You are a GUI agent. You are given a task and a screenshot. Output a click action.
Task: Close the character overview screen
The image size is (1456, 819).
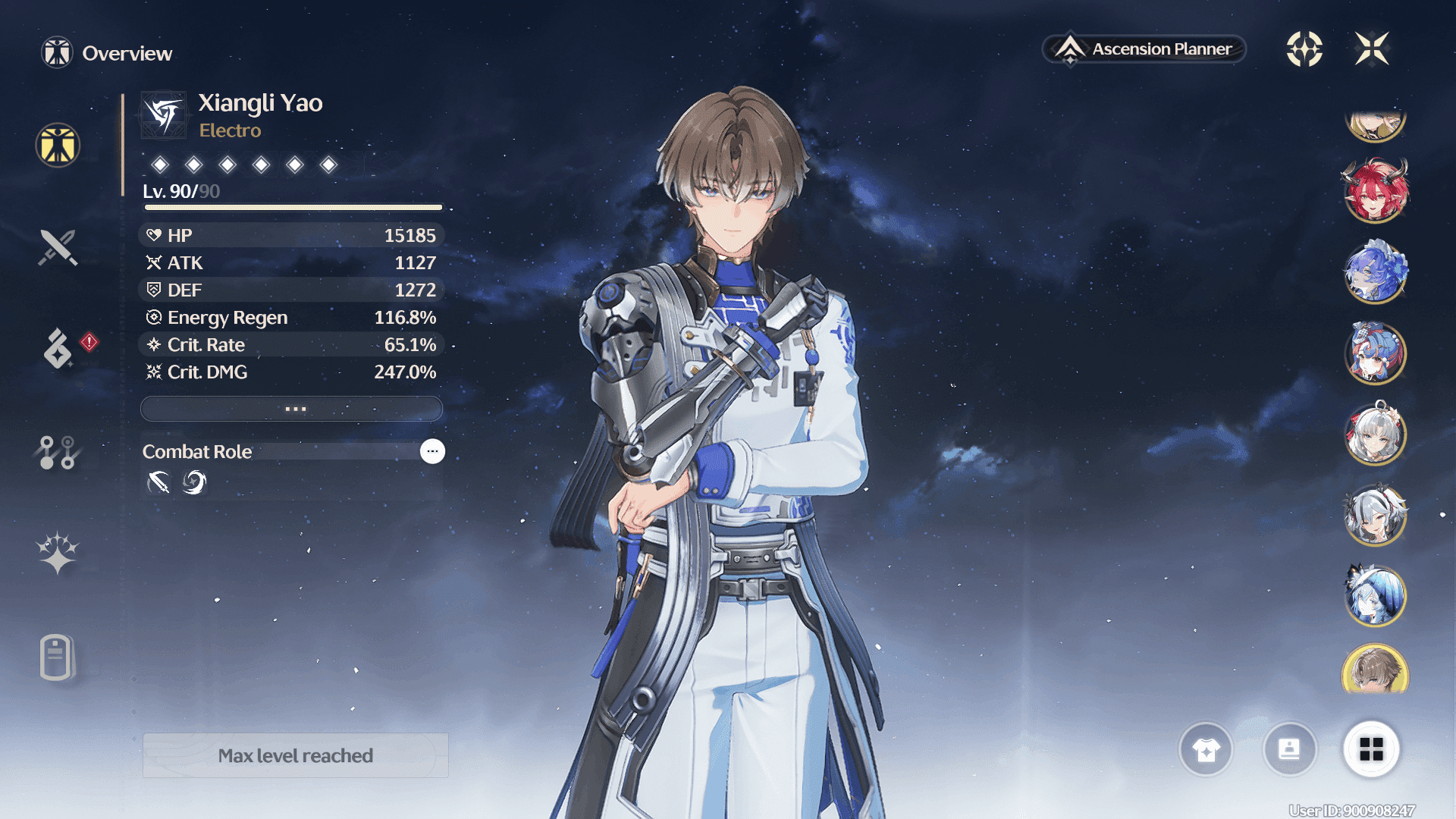point(1372,49)
